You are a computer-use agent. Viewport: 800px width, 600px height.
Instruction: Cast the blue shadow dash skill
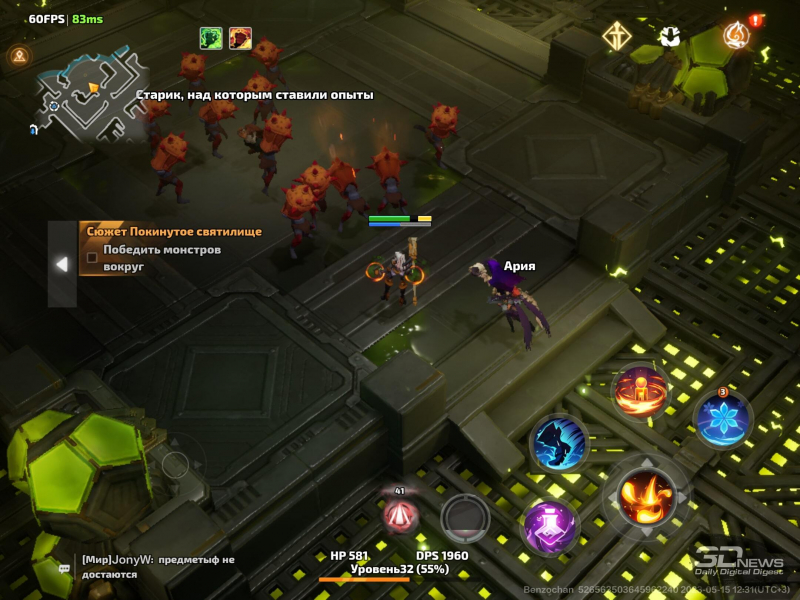click(558, 442)
